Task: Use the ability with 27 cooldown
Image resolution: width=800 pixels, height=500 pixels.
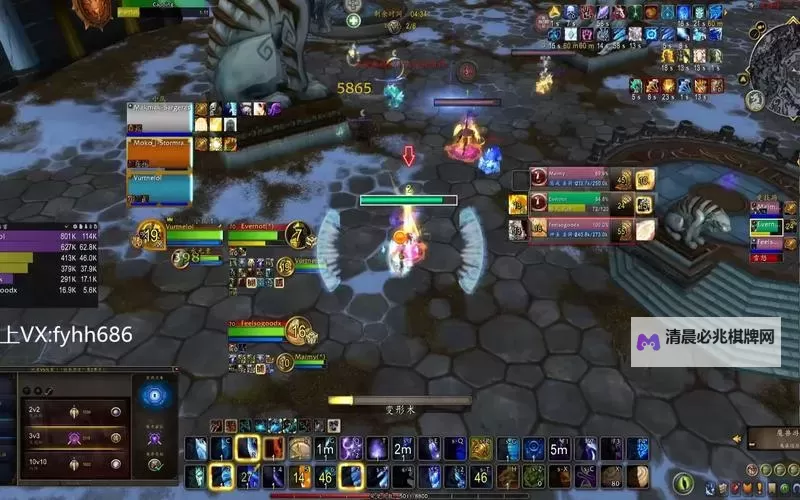Action: pyautogui.click(x=247, y=476)
